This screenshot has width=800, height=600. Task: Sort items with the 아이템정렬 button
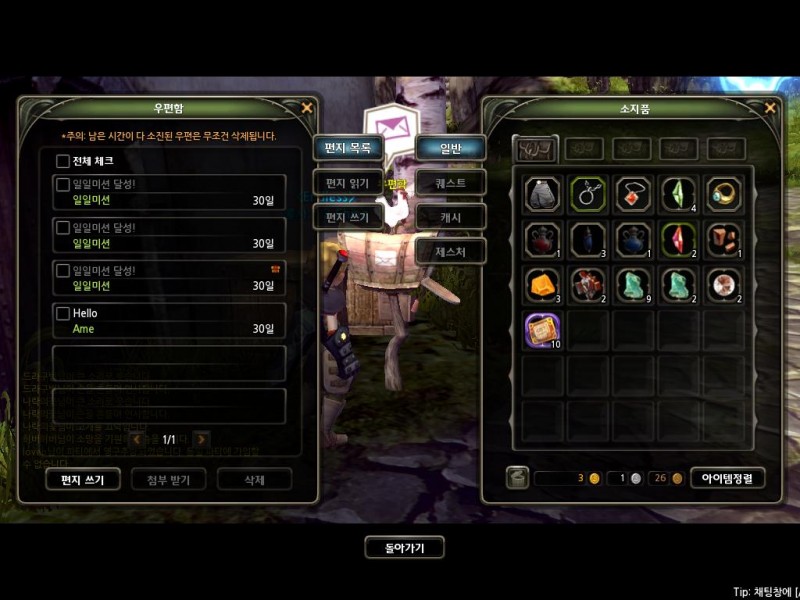click(727, 478)
